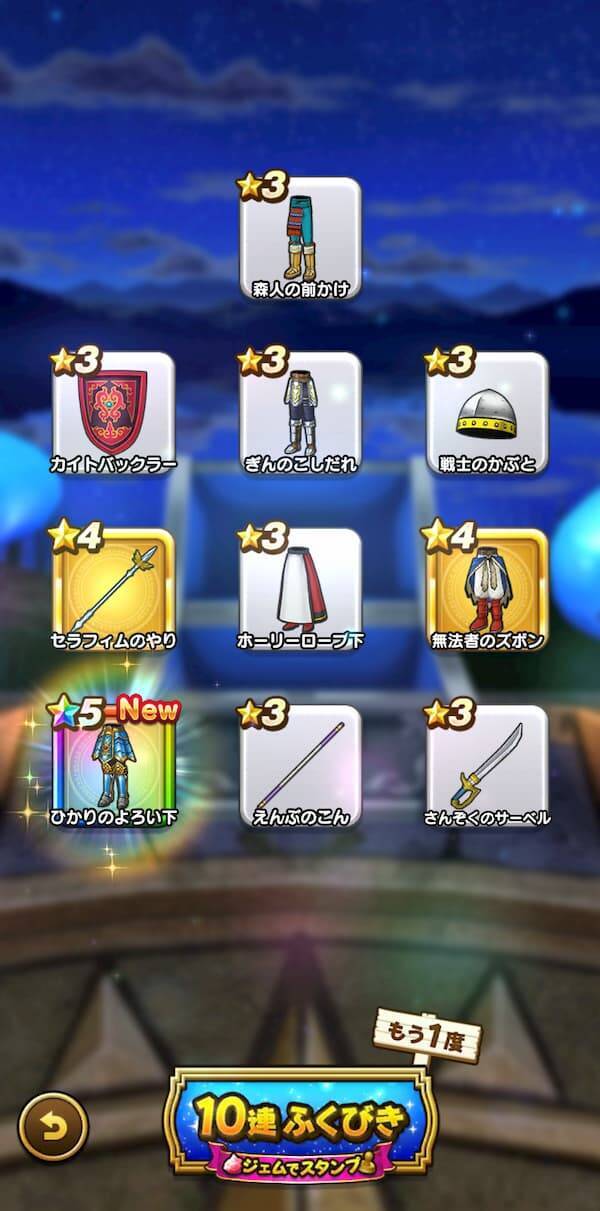View the new 5-star ひかりのよろい下 tile
This screenshot has width=600, height=1211.
pos(113,766)
